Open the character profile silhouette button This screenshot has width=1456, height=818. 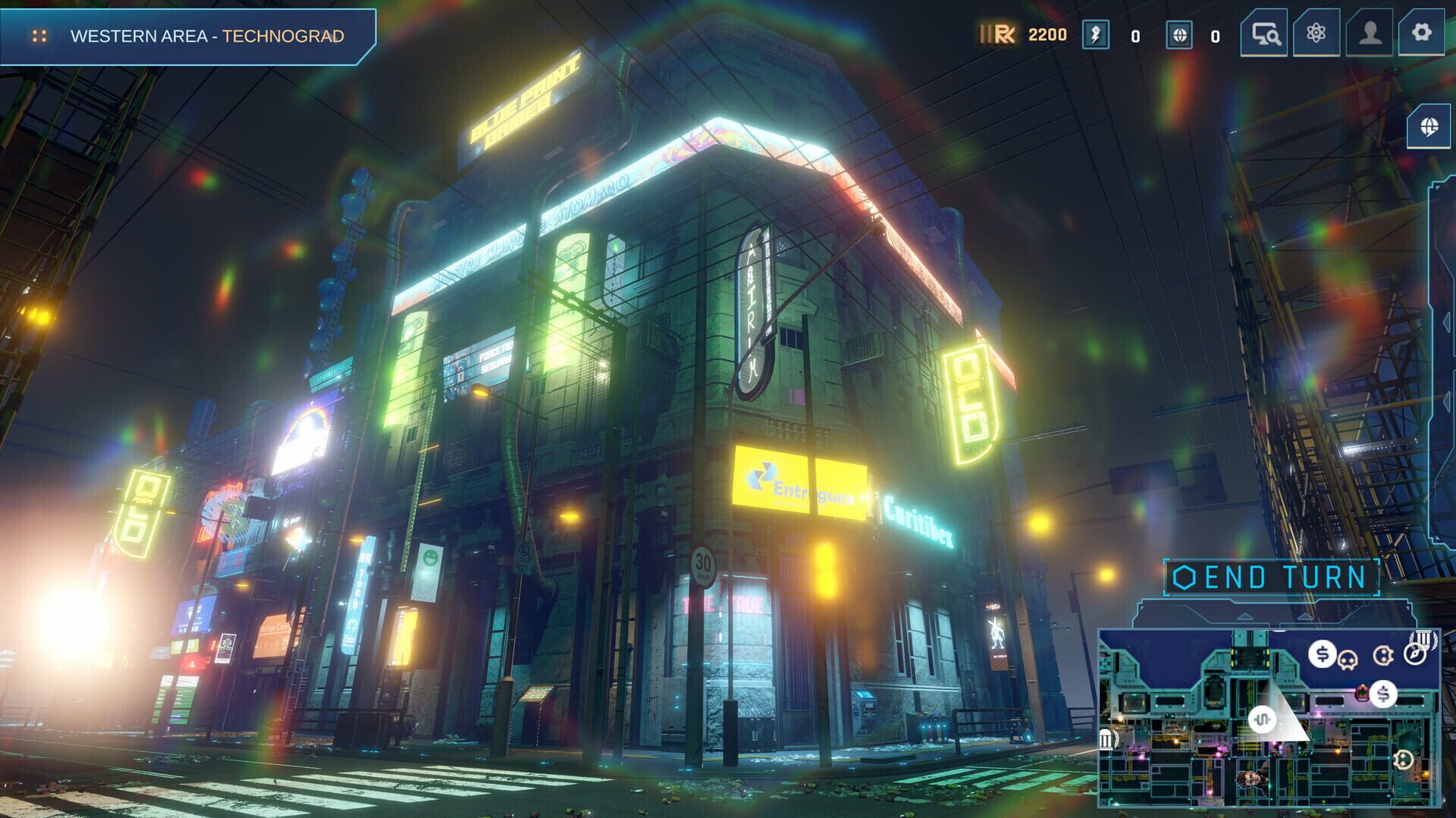[x=1369, y=33]
